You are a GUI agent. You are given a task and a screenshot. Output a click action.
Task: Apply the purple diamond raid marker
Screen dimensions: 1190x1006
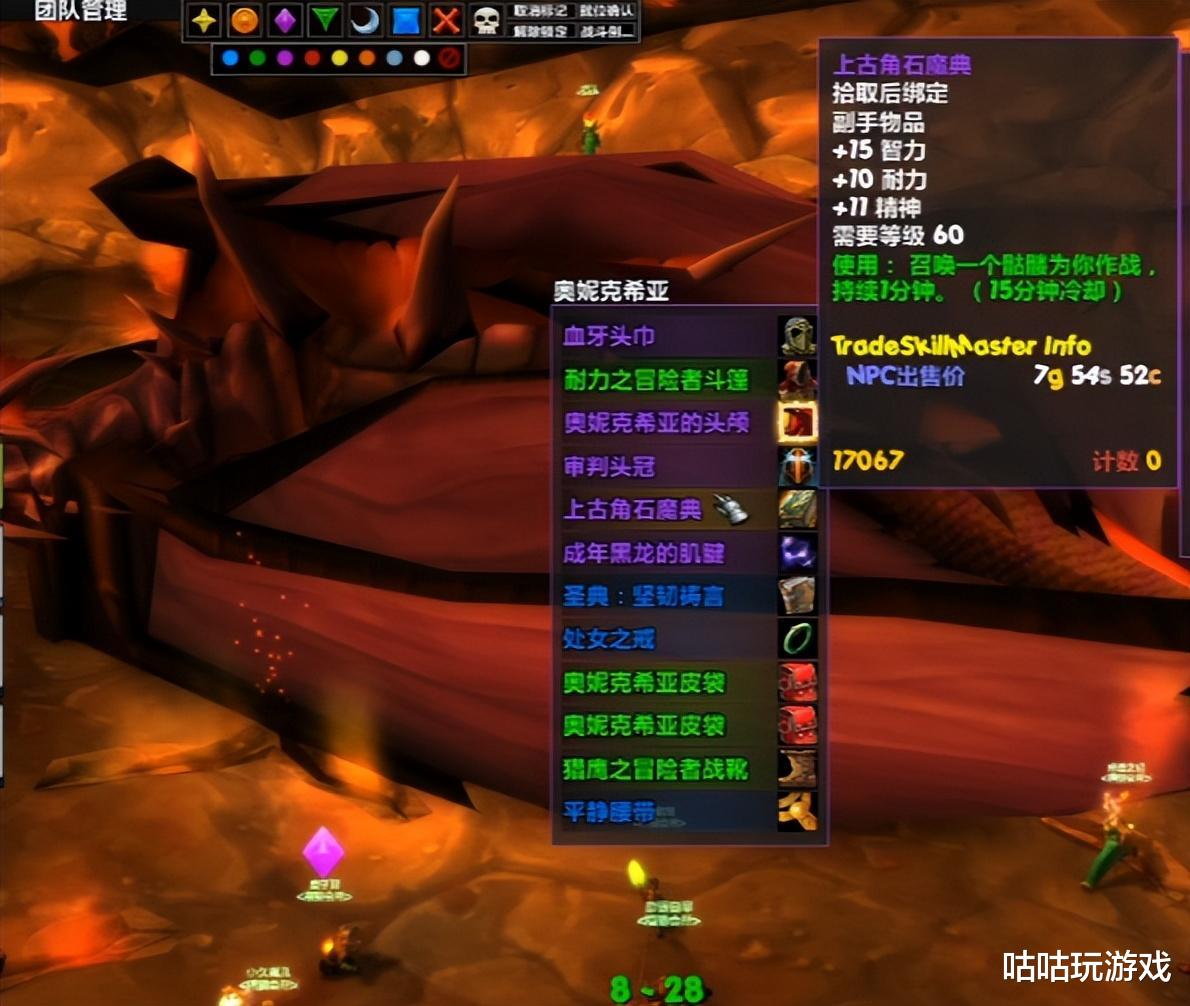285,20
